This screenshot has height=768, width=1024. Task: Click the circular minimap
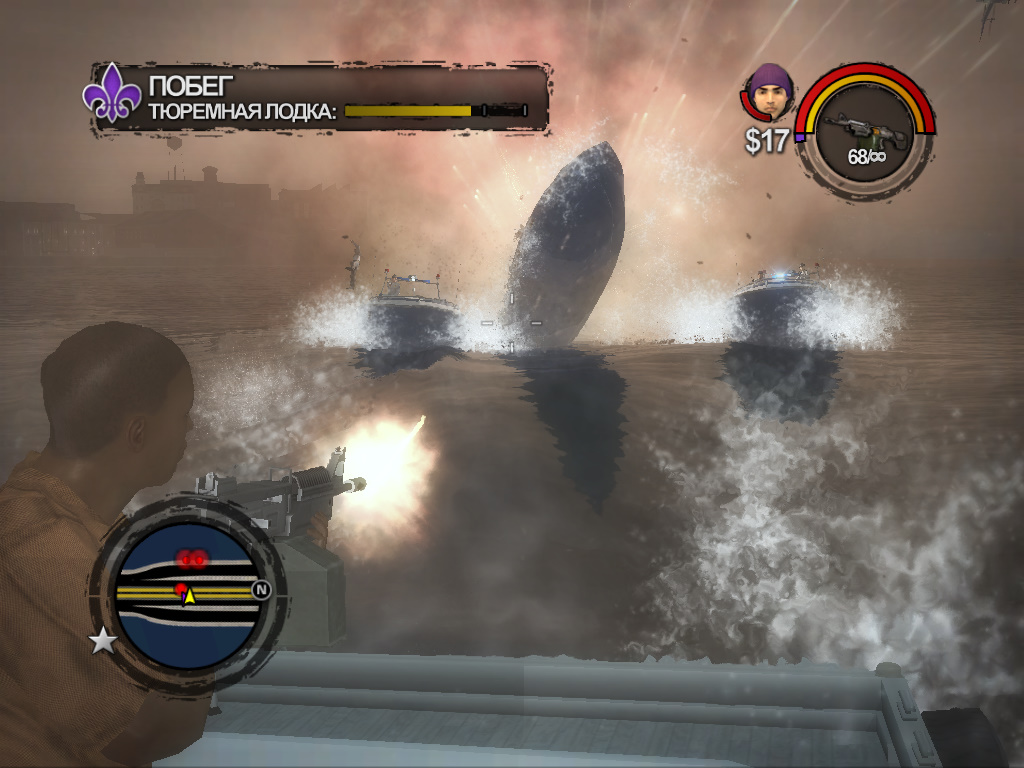coord(187,593)
